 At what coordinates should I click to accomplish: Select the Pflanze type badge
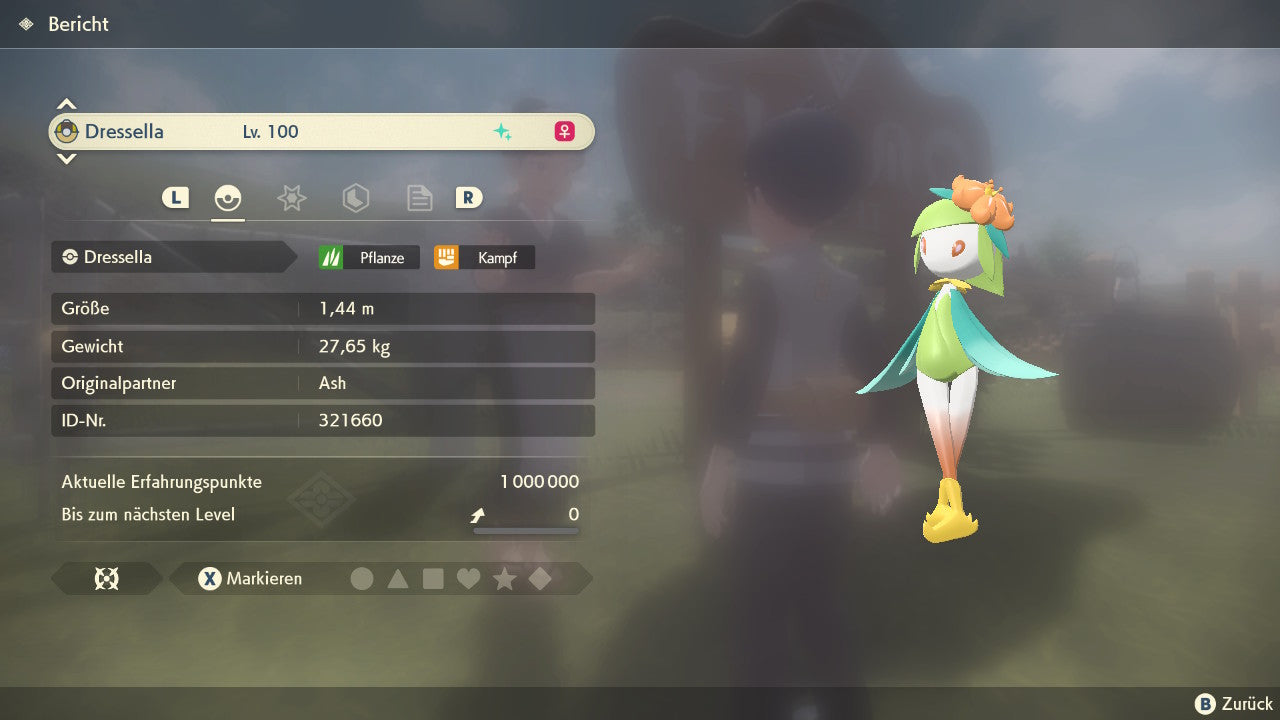point(369,257)
